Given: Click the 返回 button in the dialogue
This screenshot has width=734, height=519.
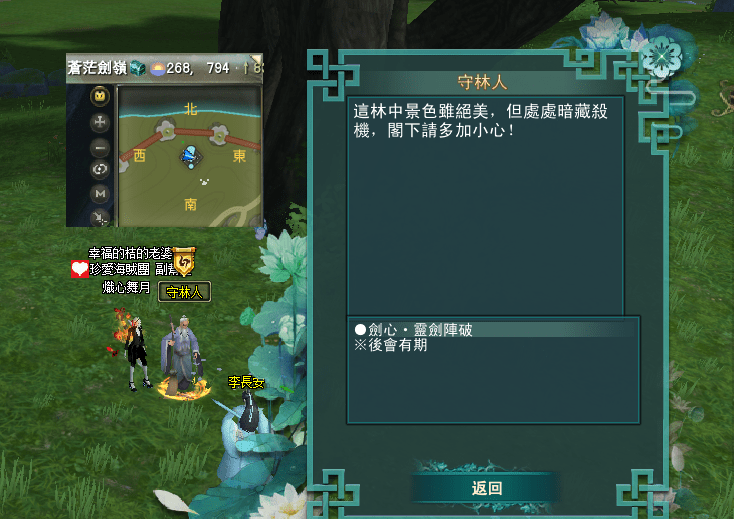Looking at the screenshot, I should 487,488.
